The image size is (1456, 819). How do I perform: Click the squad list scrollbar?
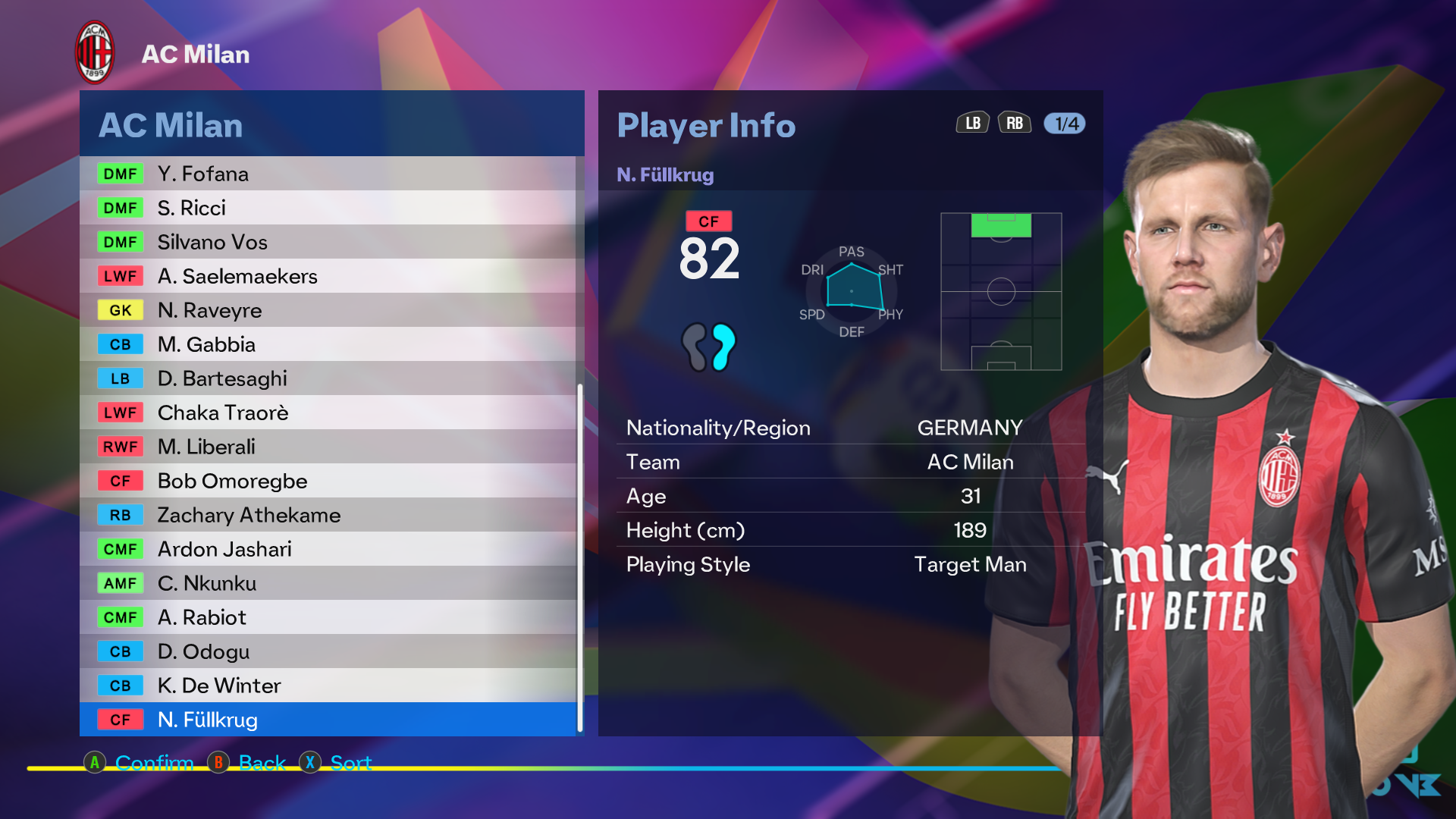[580, 557]
